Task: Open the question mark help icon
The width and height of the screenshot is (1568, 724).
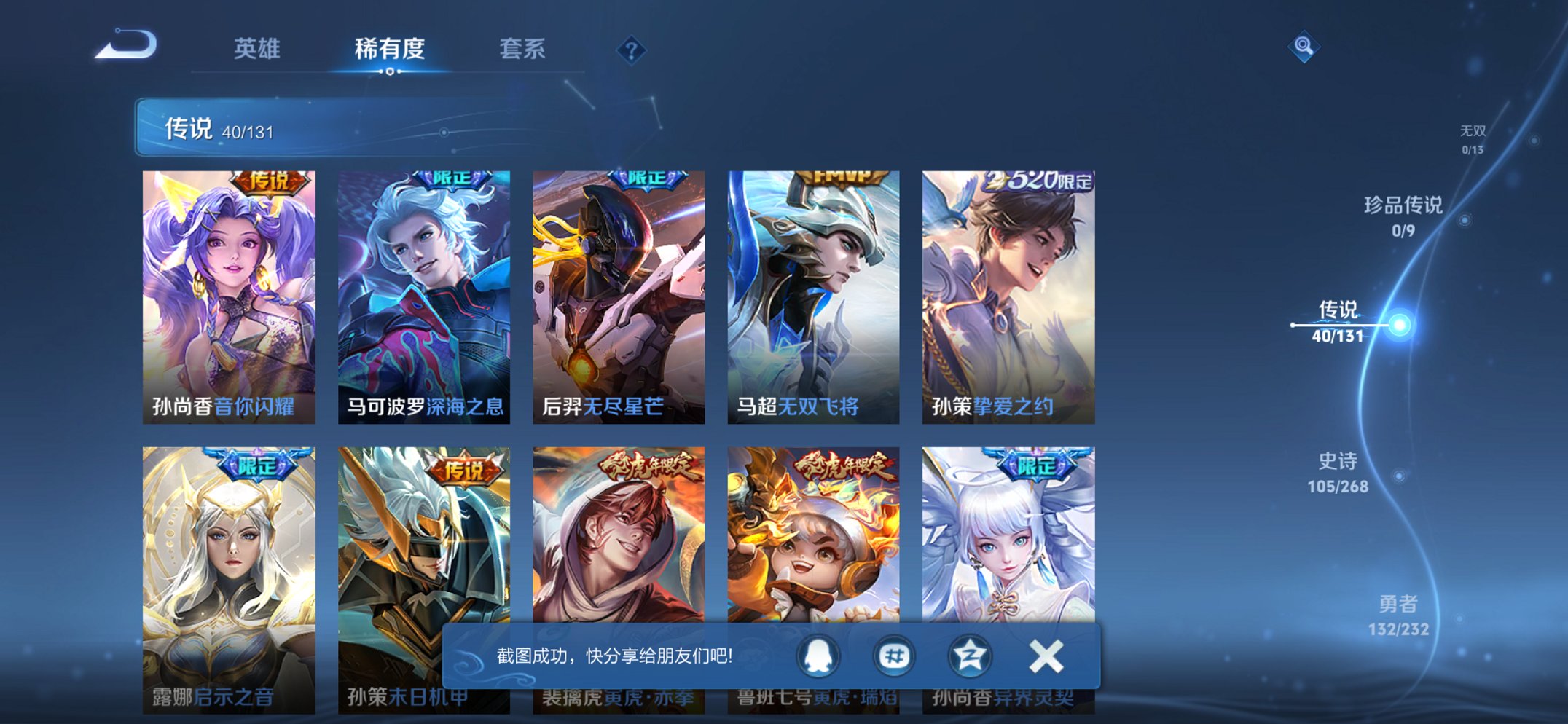Action: pos(632,49)
